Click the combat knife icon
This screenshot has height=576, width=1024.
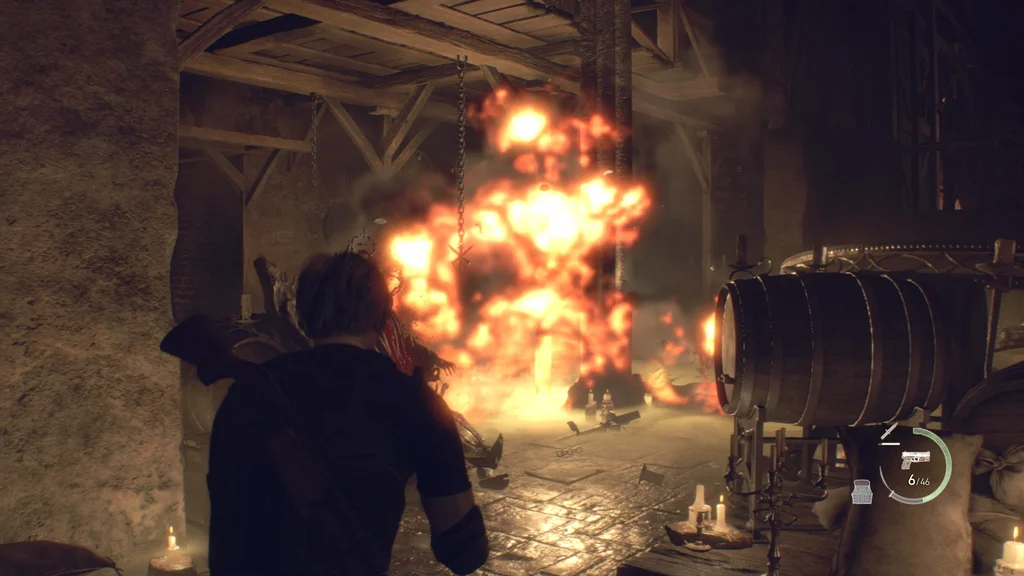pos(889,432)
